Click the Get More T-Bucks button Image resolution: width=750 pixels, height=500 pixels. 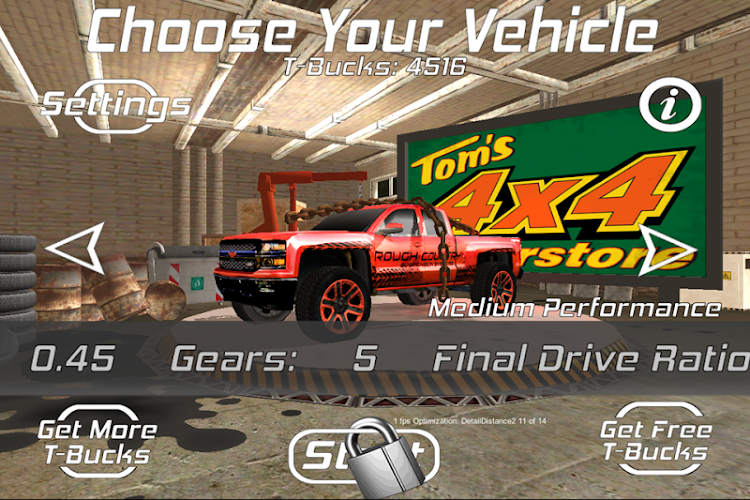(97, 442)
